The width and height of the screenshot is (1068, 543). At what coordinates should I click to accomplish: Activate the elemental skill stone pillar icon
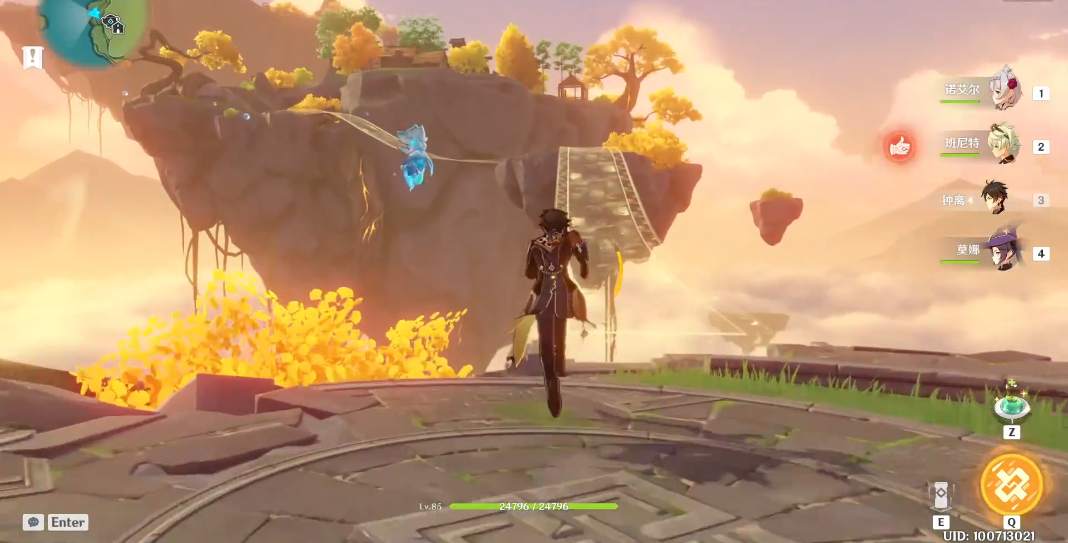coord(940,494)
